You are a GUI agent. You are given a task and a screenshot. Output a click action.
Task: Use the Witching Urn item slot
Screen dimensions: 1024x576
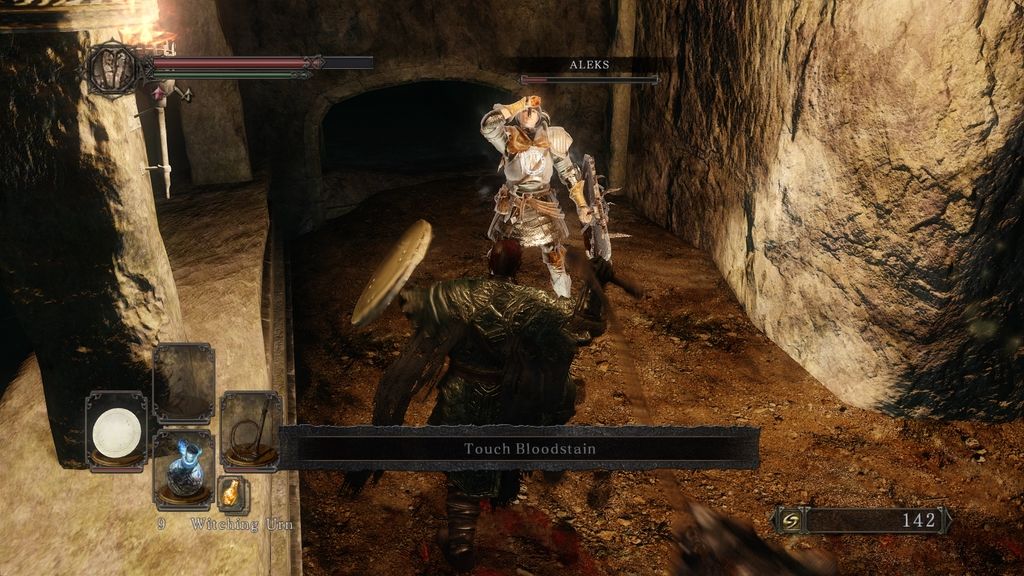(x=184, y=469)
